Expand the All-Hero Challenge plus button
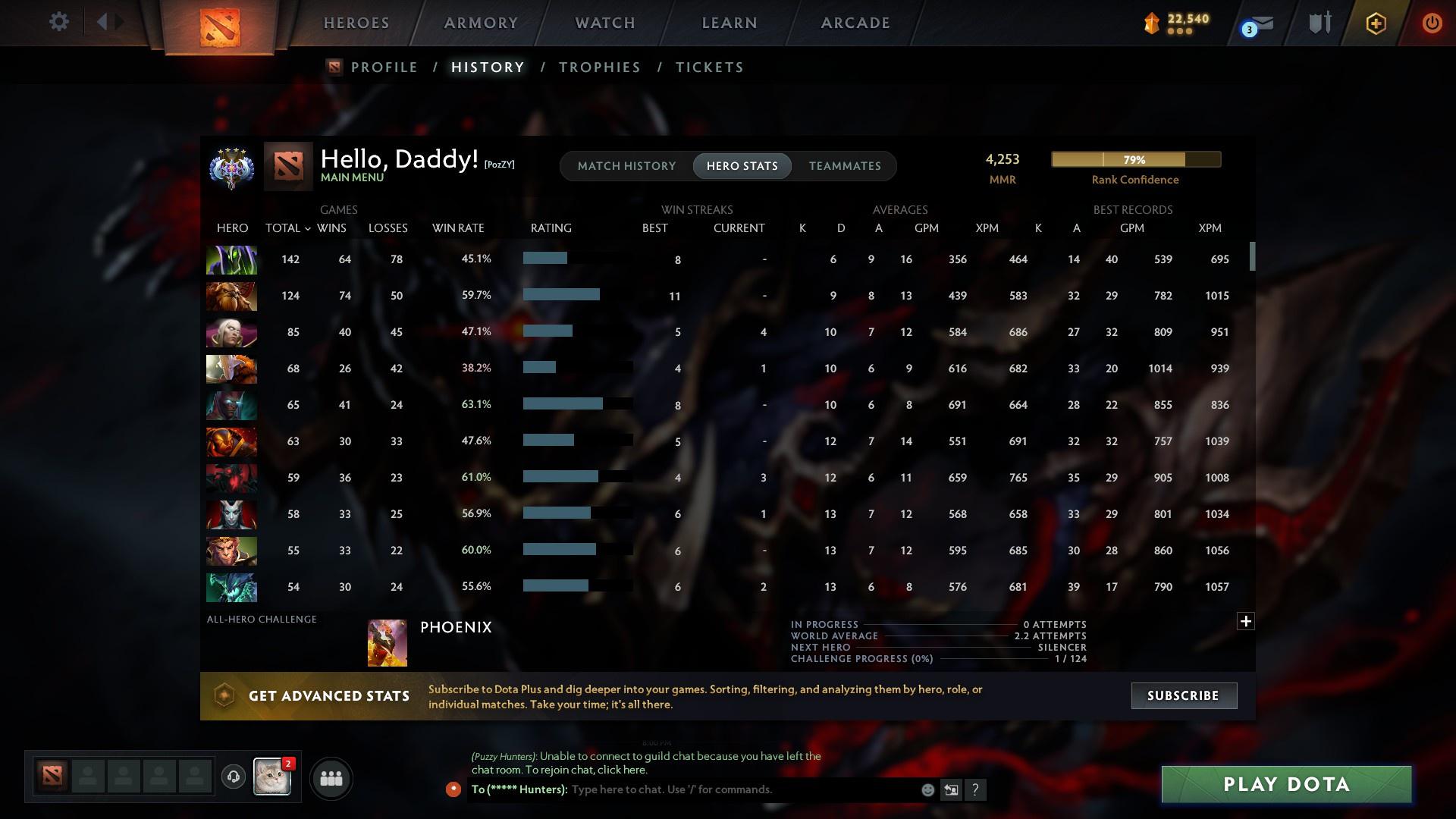The height and width of the screenshot is (819, 1456). pyautogui.click(x=1244, y=621)
